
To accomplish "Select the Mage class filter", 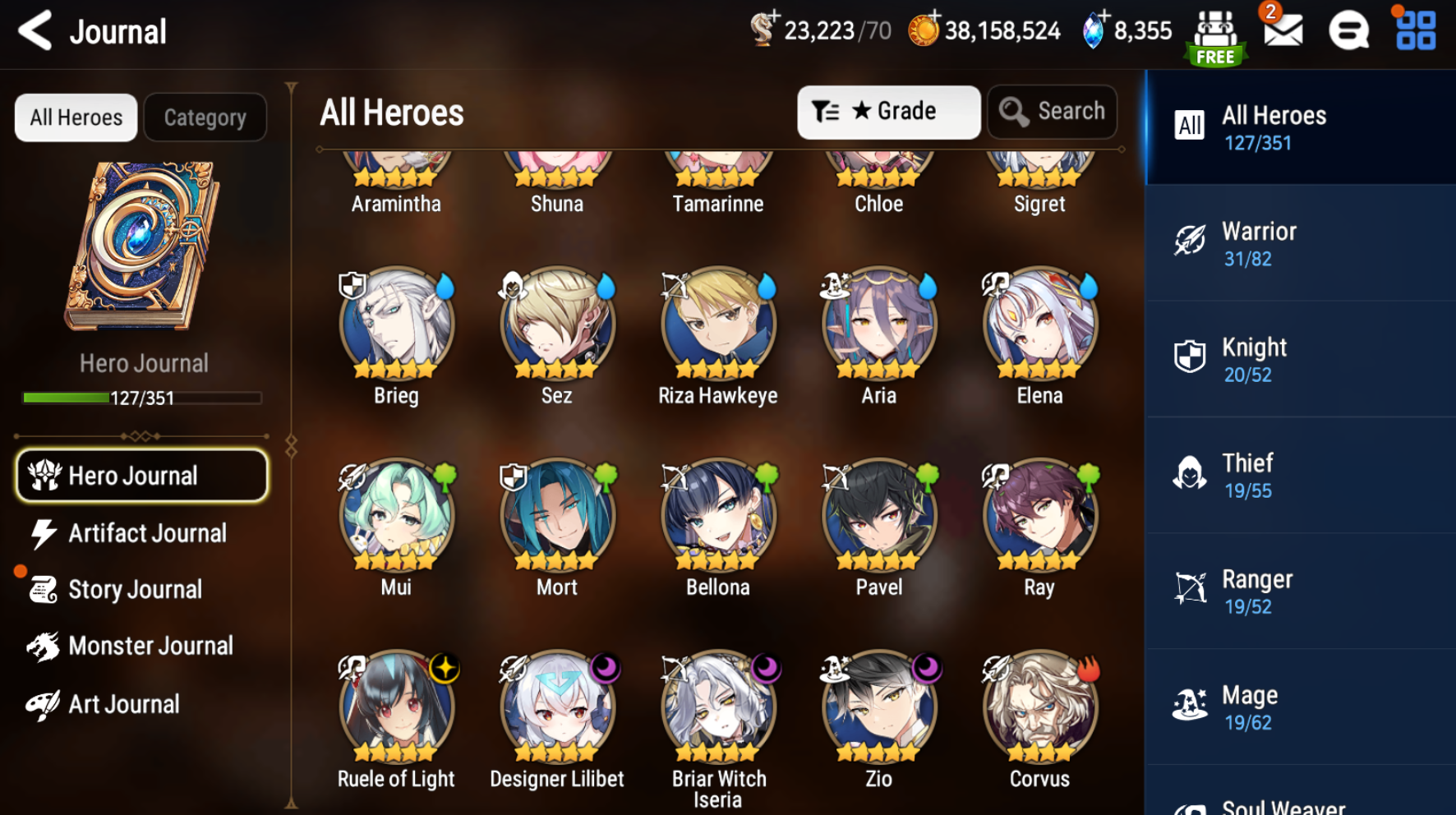I will [x=1298, y=707].
